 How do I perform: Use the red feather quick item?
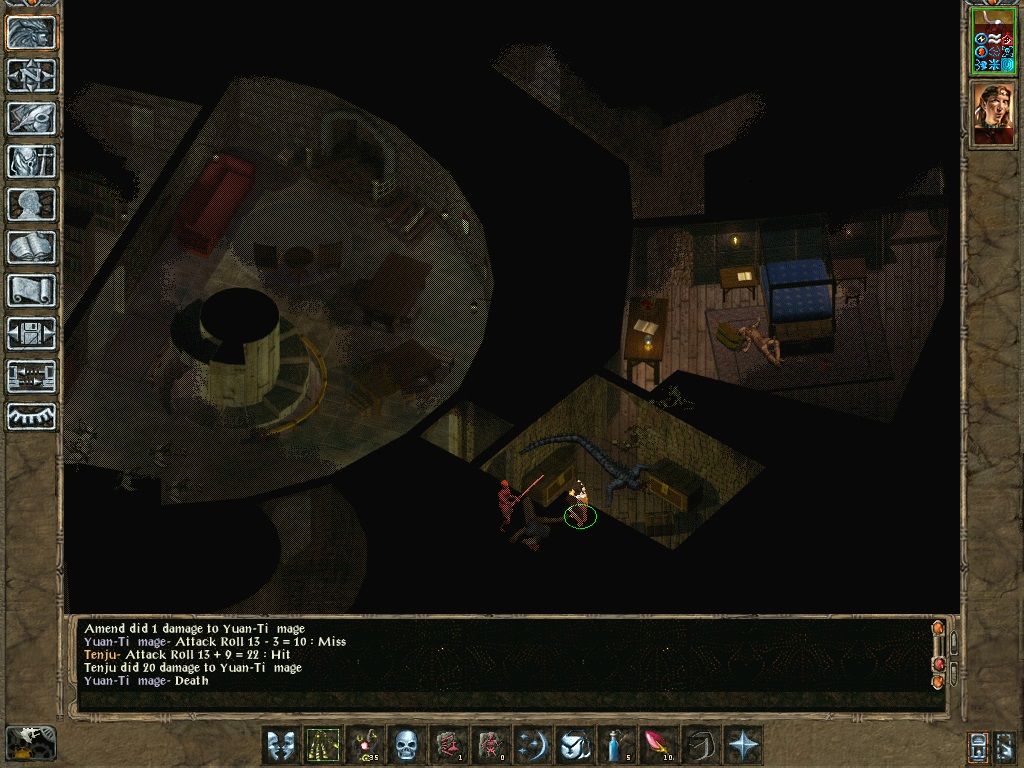tap(657, 746)
